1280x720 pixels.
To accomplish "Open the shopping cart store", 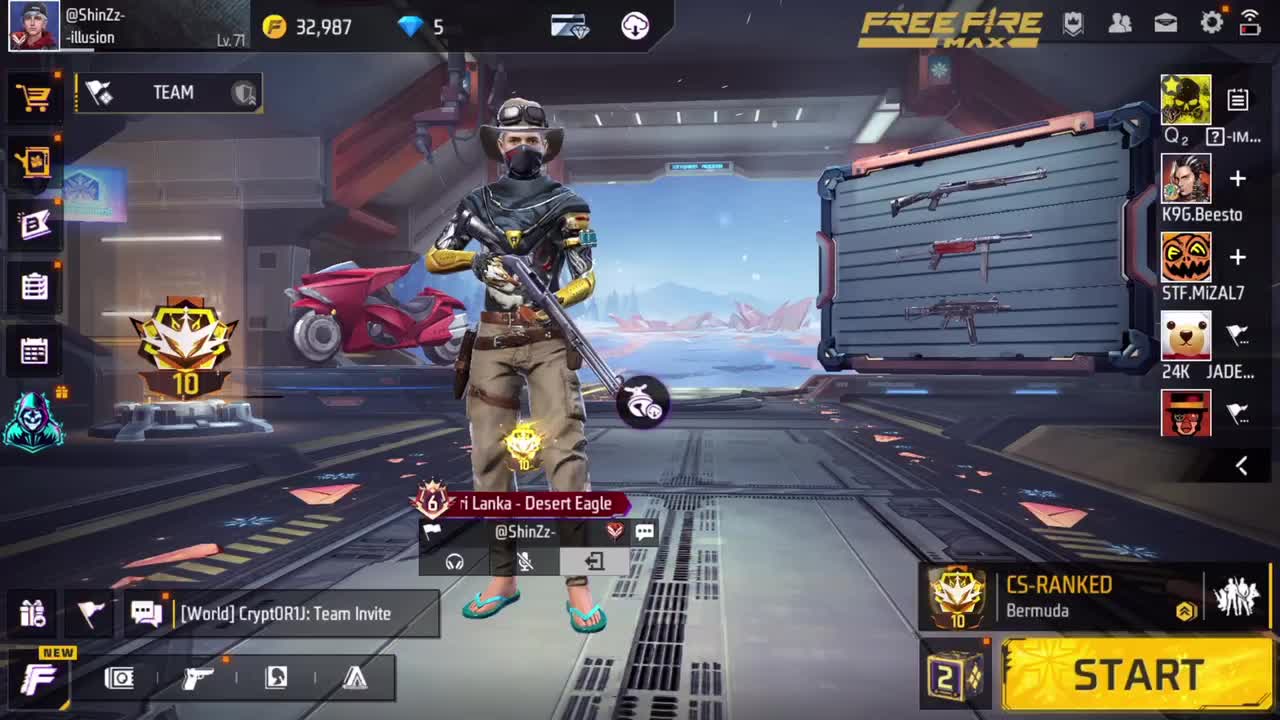I will pos(34,97).
